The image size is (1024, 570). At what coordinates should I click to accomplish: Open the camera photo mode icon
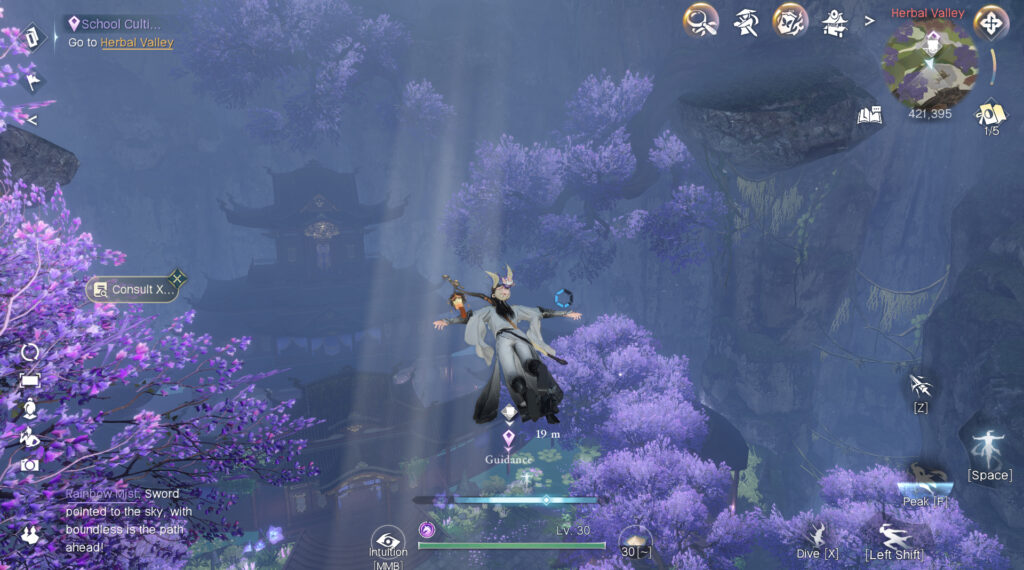tap(31, 465)
